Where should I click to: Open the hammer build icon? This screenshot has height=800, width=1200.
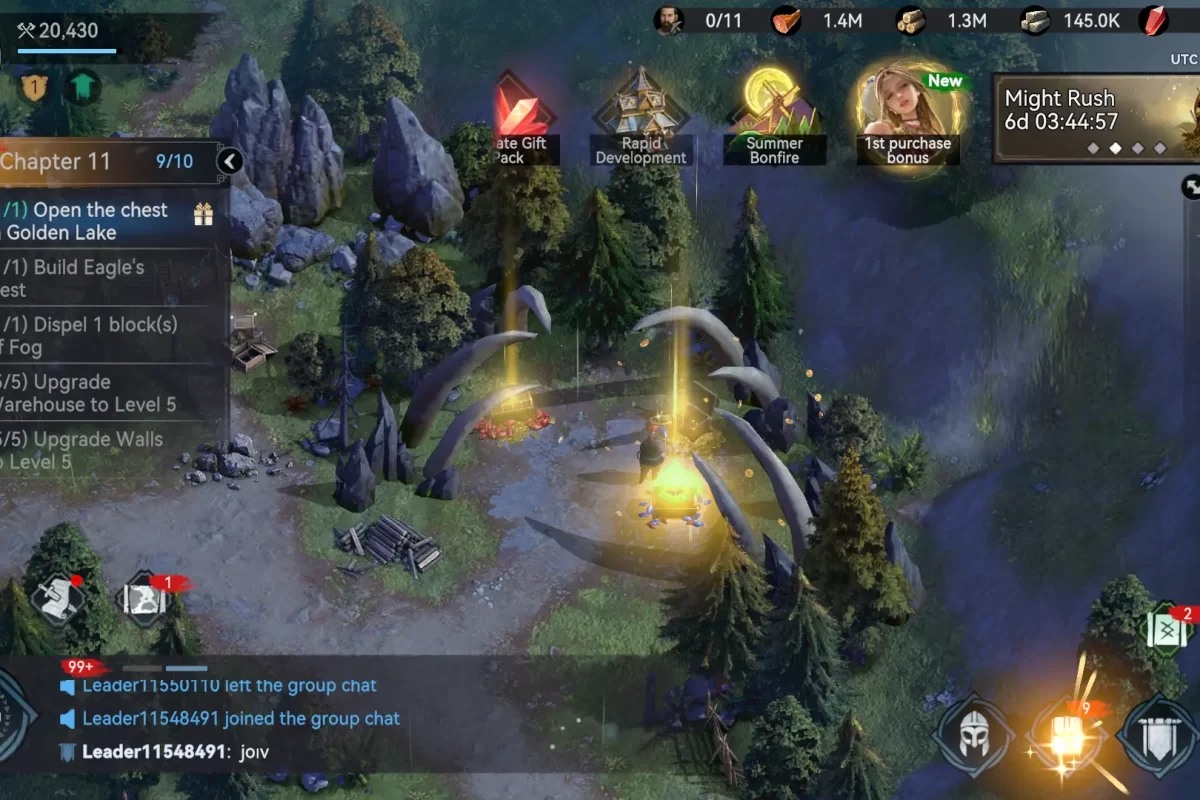click(x=56, y=598)
